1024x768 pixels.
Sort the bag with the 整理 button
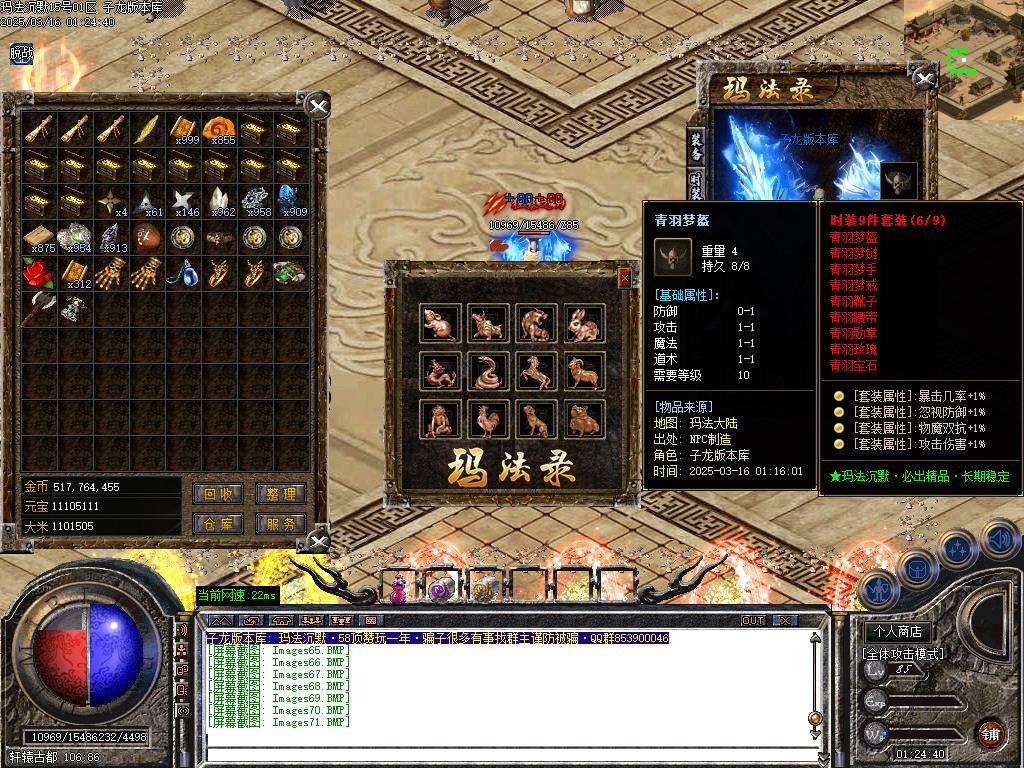280,494
